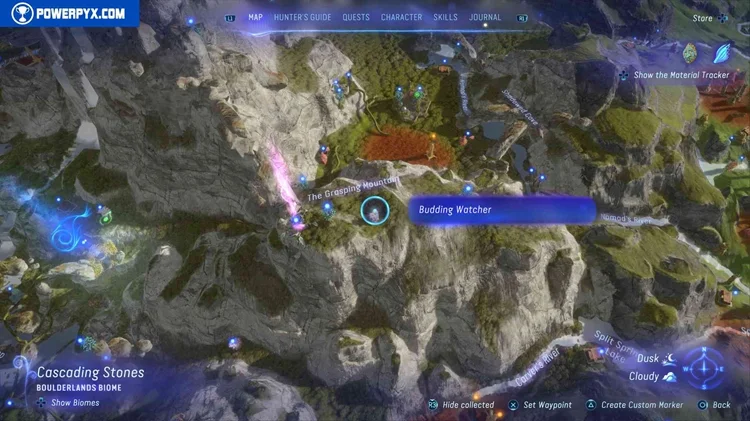Image resolution: width=750 pixels, height=421 pixels.
Task: Open the Quests tab
Action: [x=355, y=17]
